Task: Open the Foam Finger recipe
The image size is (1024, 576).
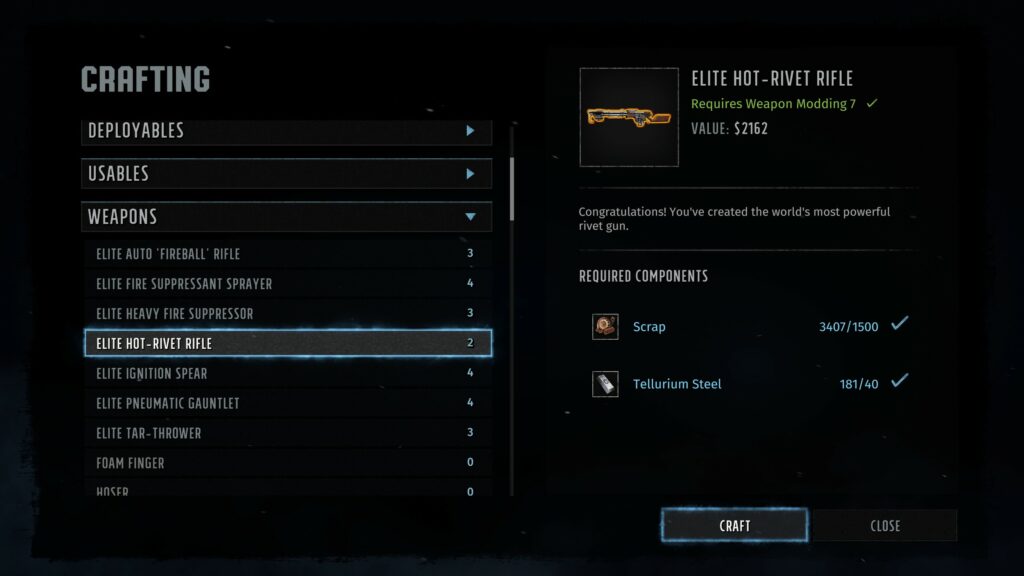Action: (x=286, y=464)
